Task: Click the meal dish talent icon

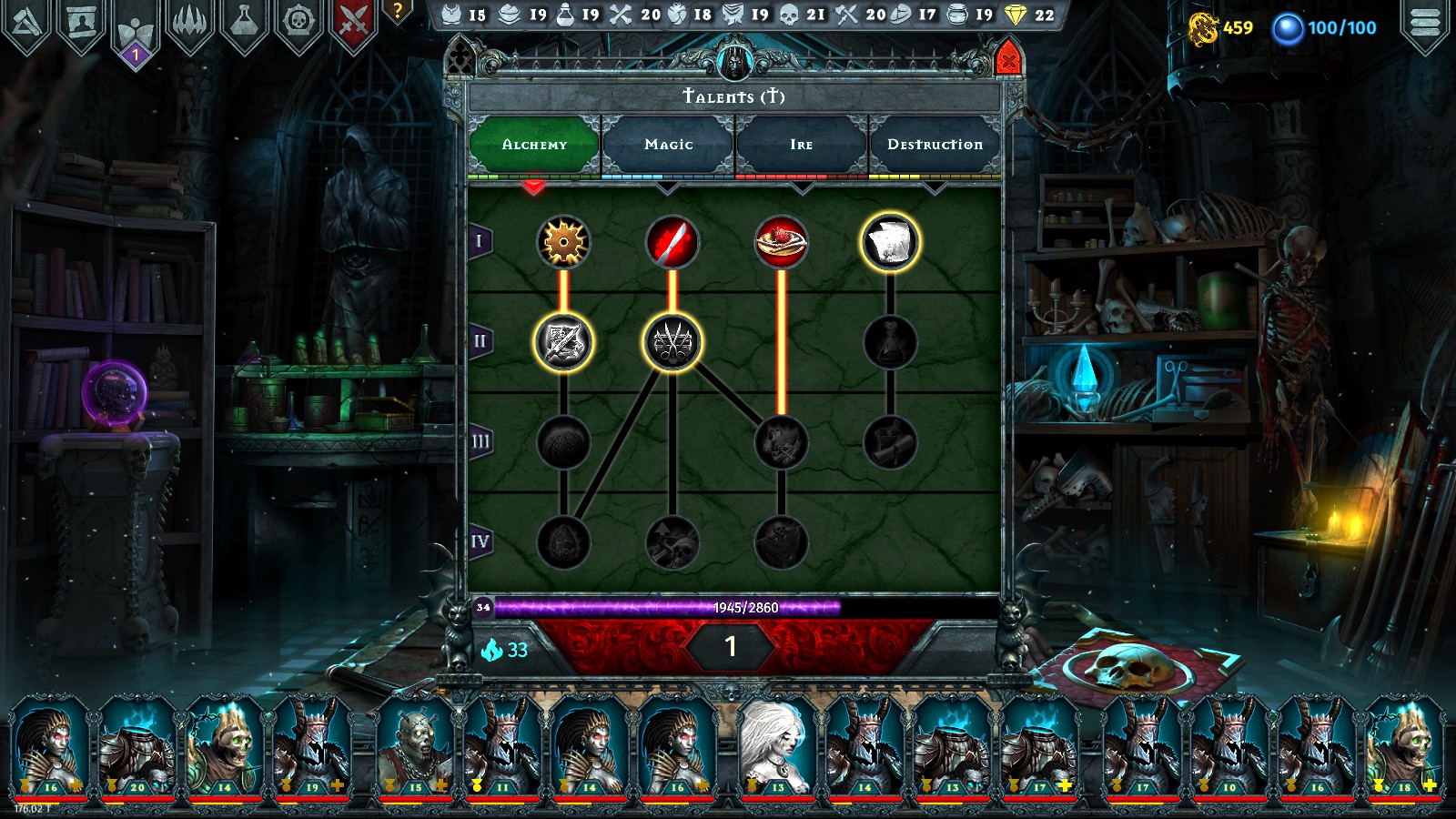Action: (781, 242)
